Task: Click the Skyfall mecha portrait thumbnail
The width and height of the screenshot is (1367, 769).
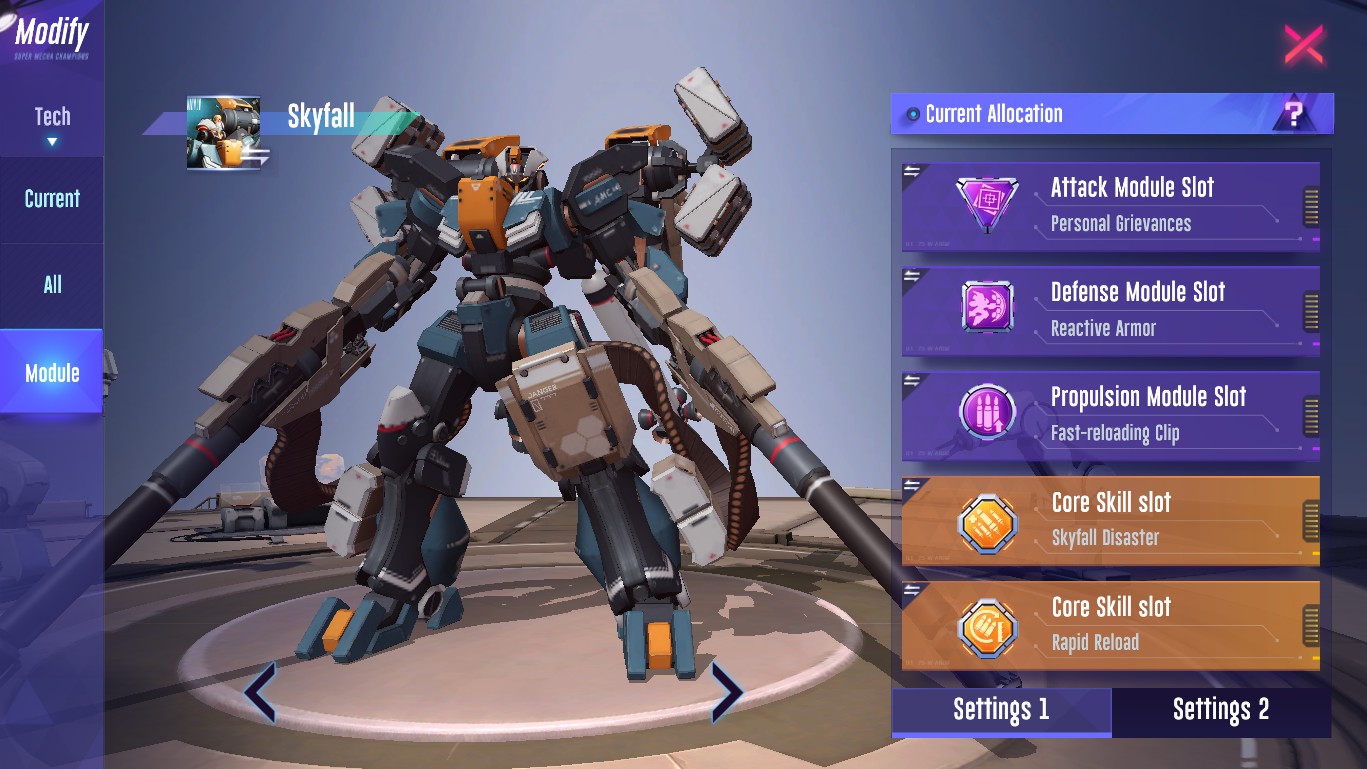Action: pyautogui.click(x=223, y=133)
